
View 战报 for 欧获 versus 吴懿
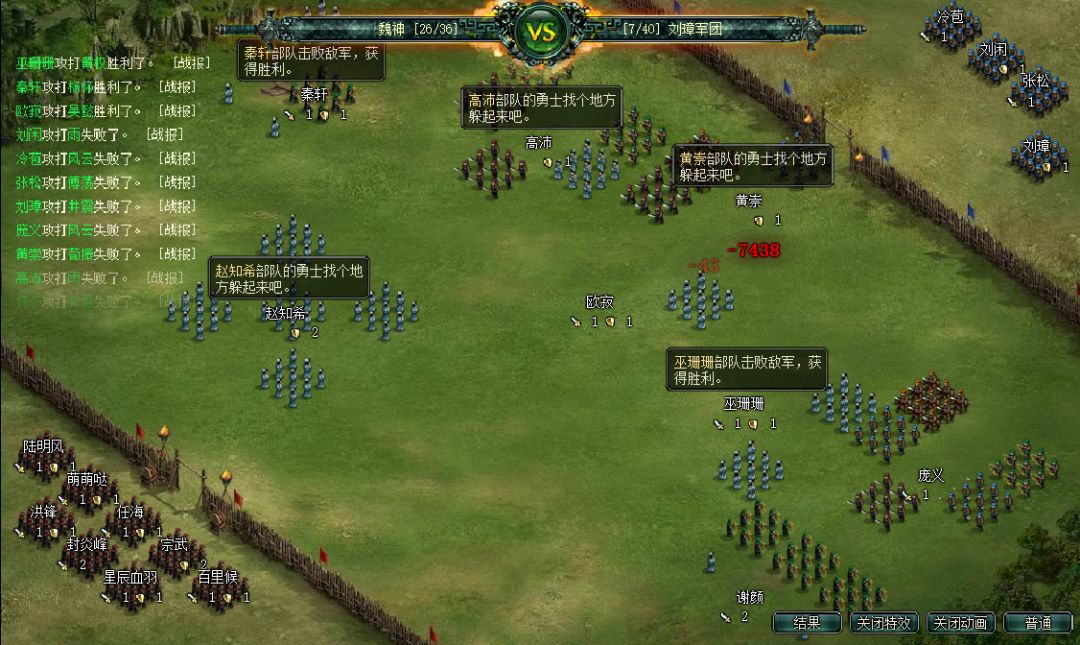177,111
